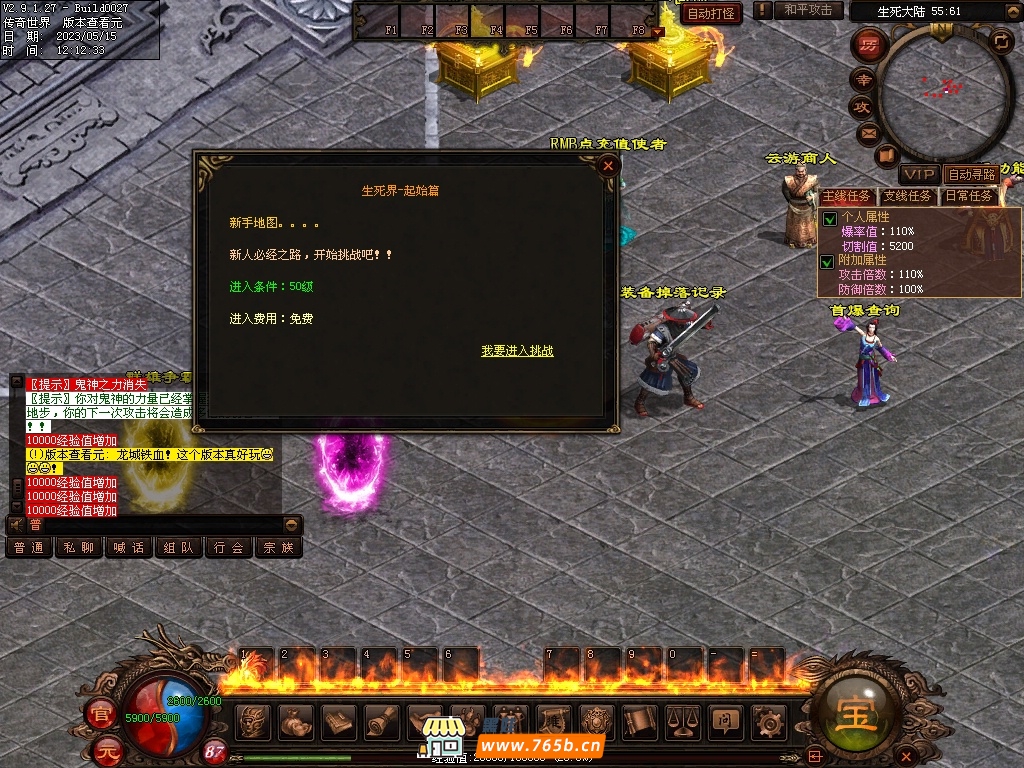Open the gear settings icon in bottom bar
This screenshot has width=1024, height=768.
click(769, 720)
